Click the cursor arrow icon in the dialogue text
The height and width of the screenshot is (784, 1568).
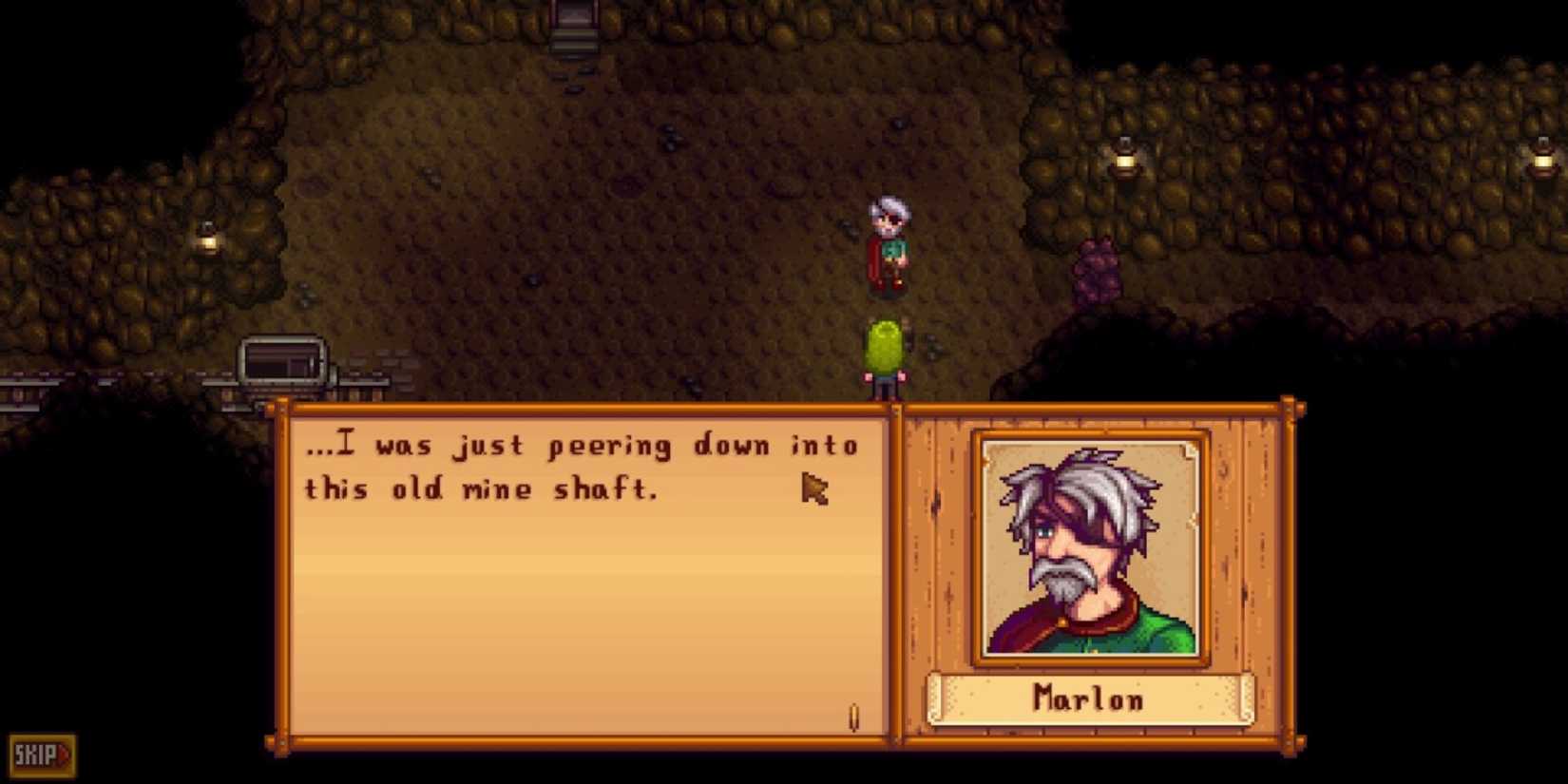[817, 488]
